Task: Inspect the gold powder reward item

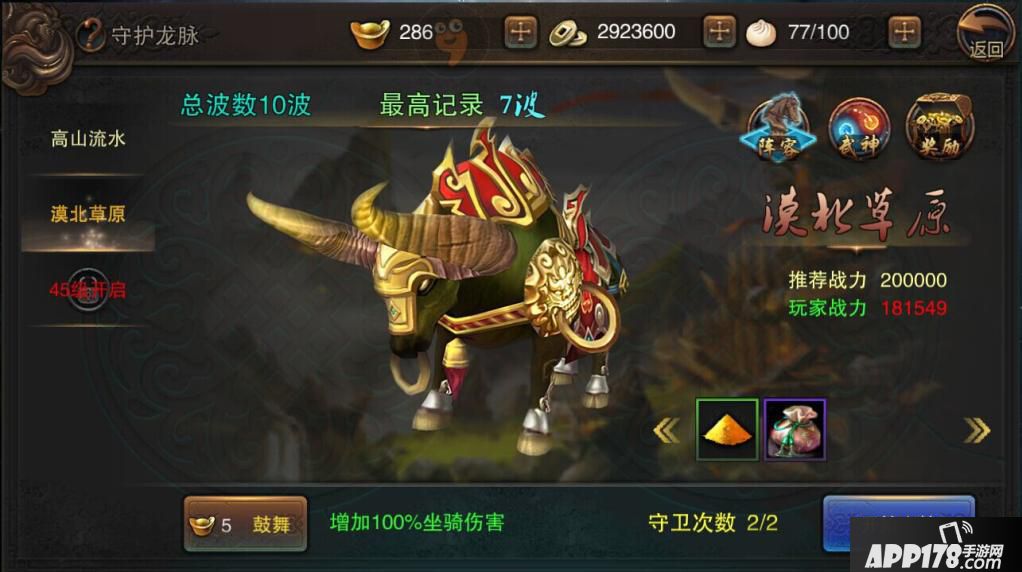Action: tap(727, 430)
